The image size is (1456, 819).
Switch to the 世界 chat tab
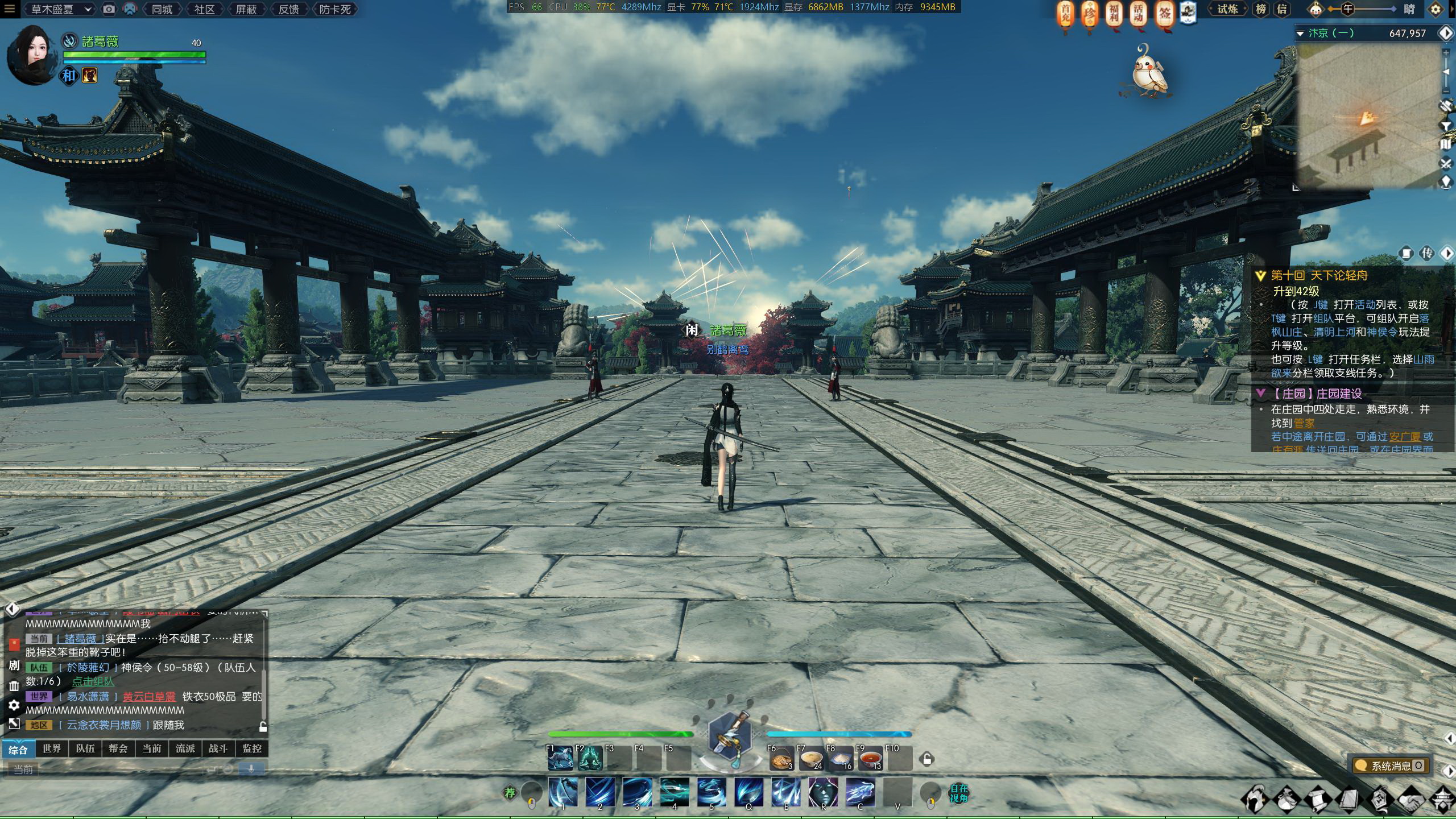51,748
